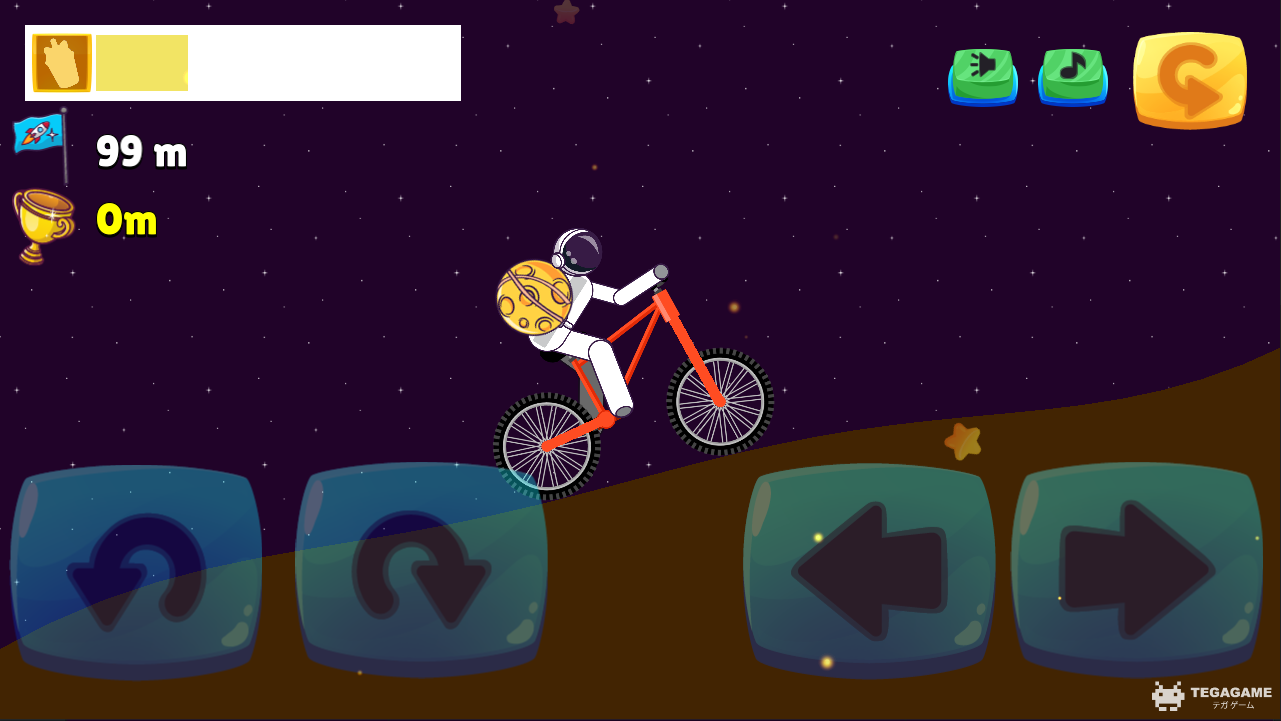Click the speaker icon button
This screenshot has height=721, width=1281.
(x=982, y=75)
